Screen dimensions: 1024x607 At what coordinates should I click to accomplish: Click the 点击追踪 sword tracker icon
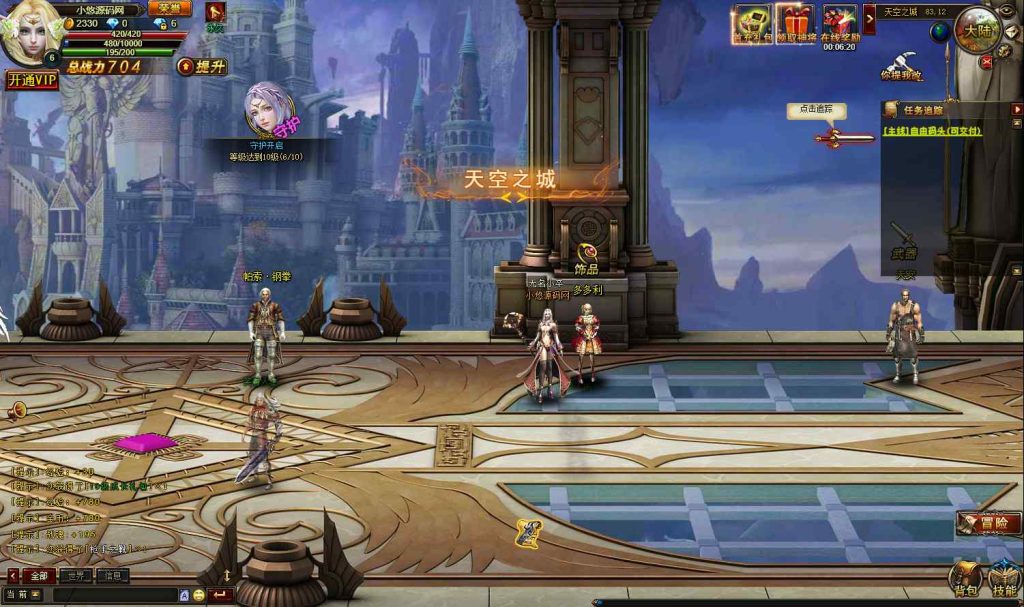pyautogui.click(x=832, y=136)
